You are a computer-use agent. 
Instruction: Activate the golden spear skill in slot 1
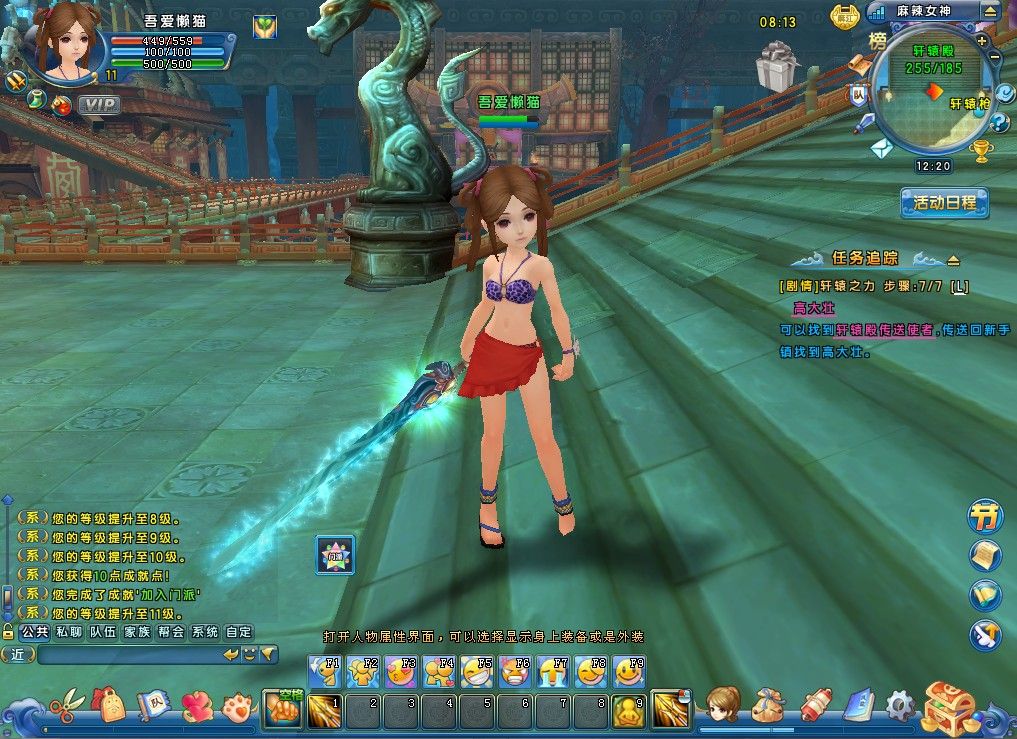pos(324,709)
